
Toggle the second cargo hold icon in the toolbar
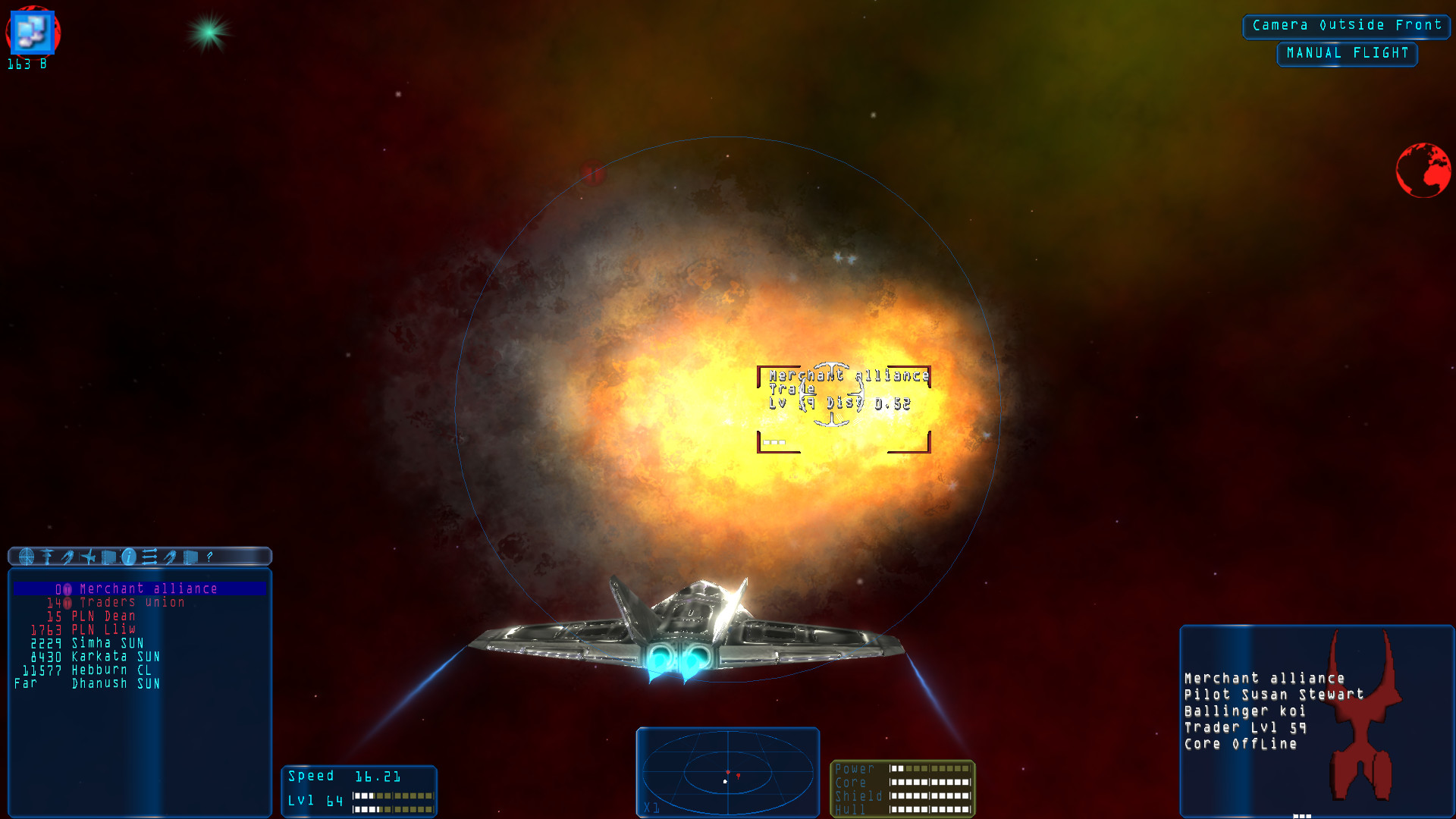[x=190, y=557]
